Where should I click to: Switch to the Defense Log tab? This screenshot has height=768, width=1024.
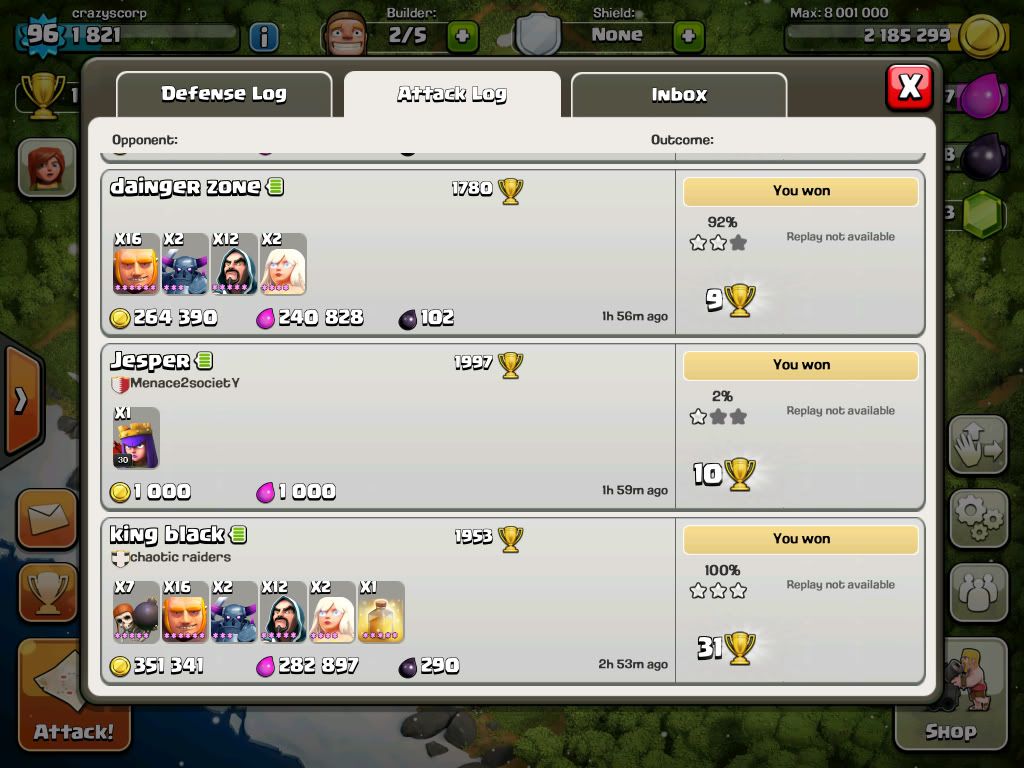(224, 95)
